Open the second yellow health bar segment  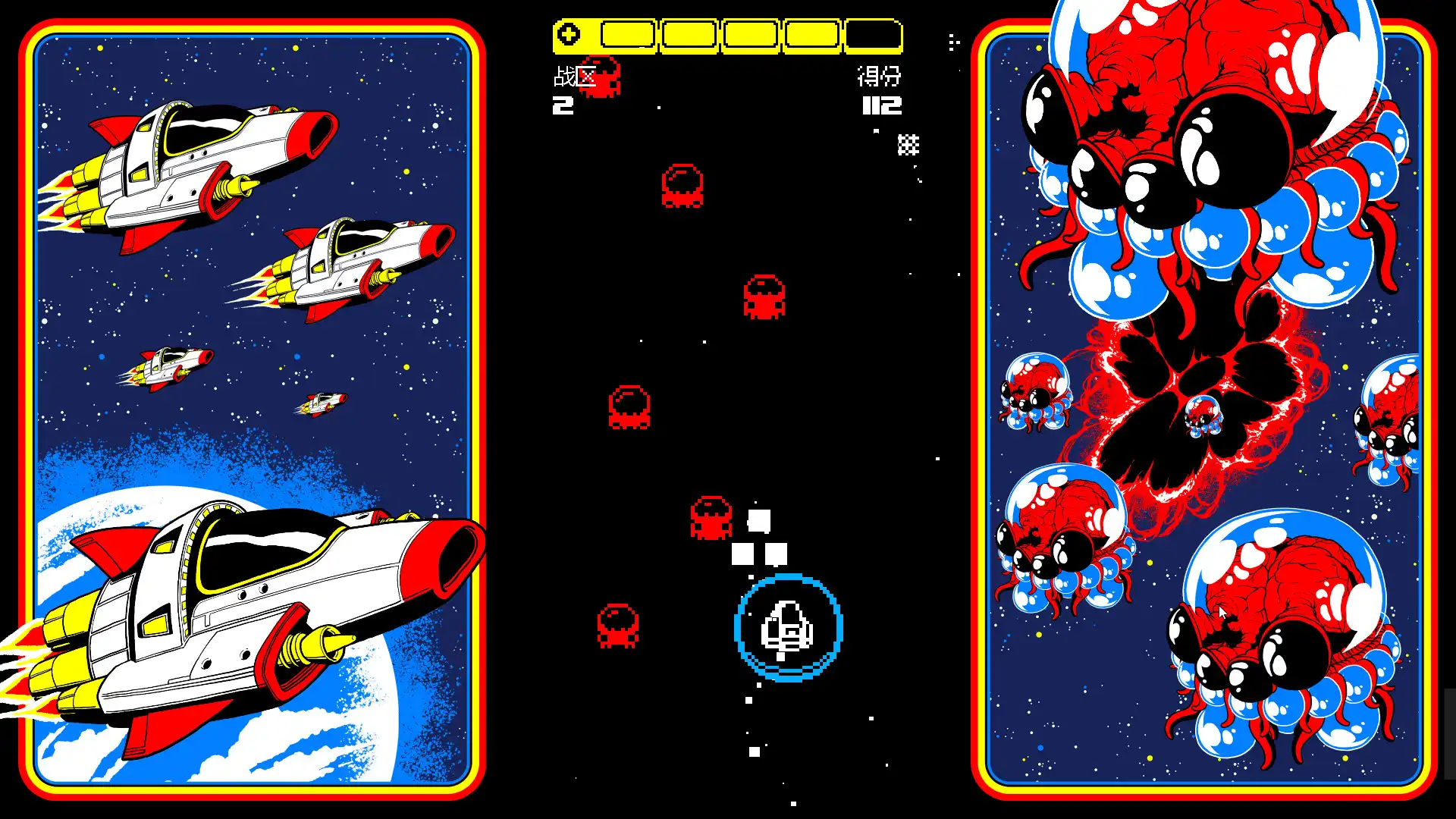tap(688, 35)
